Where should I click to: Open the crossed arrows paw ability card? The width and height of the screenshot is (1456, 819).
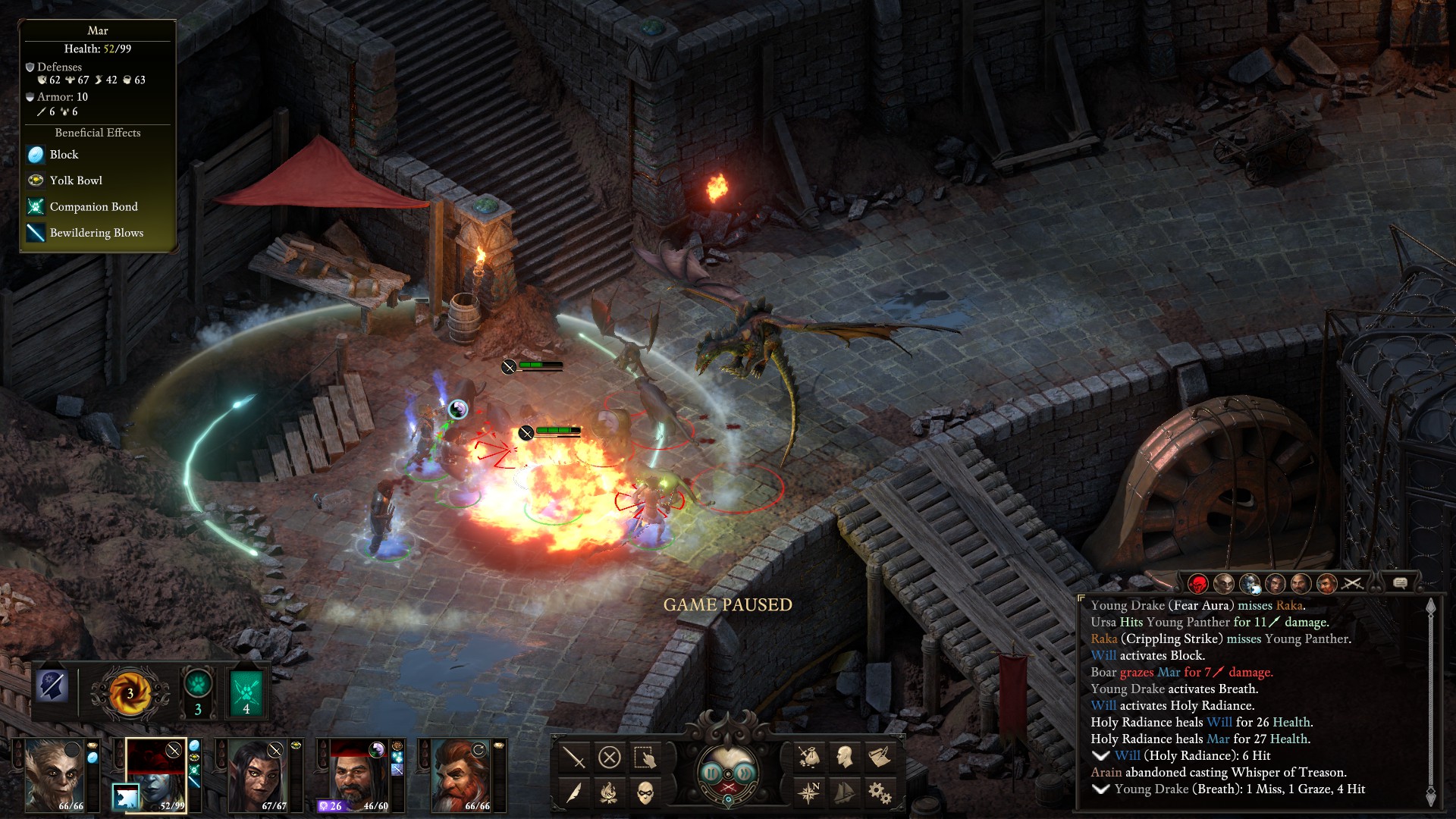coord(246,692)
